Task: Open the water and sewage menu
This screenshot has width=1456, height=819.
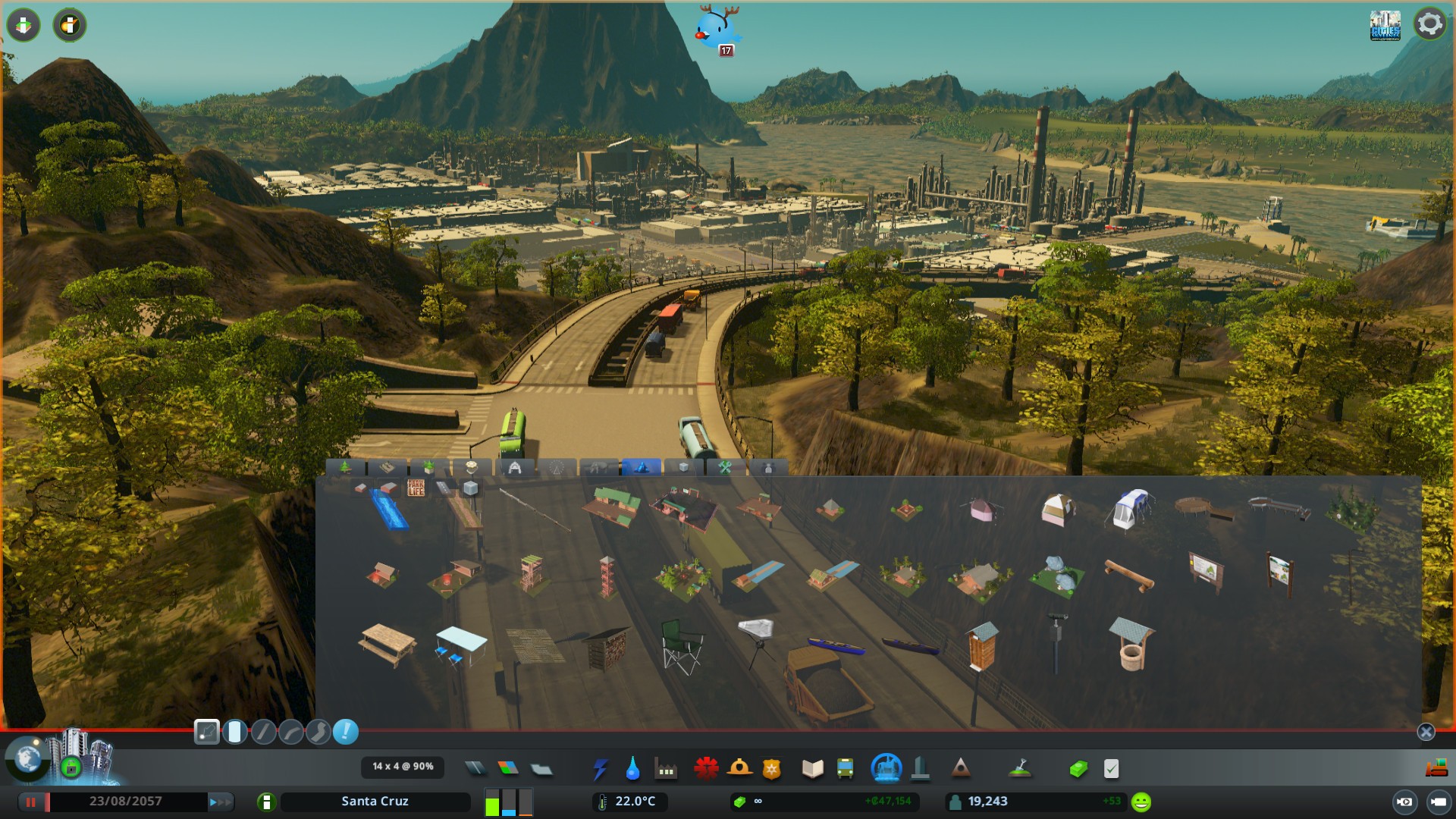Action: tap(632, 769)
